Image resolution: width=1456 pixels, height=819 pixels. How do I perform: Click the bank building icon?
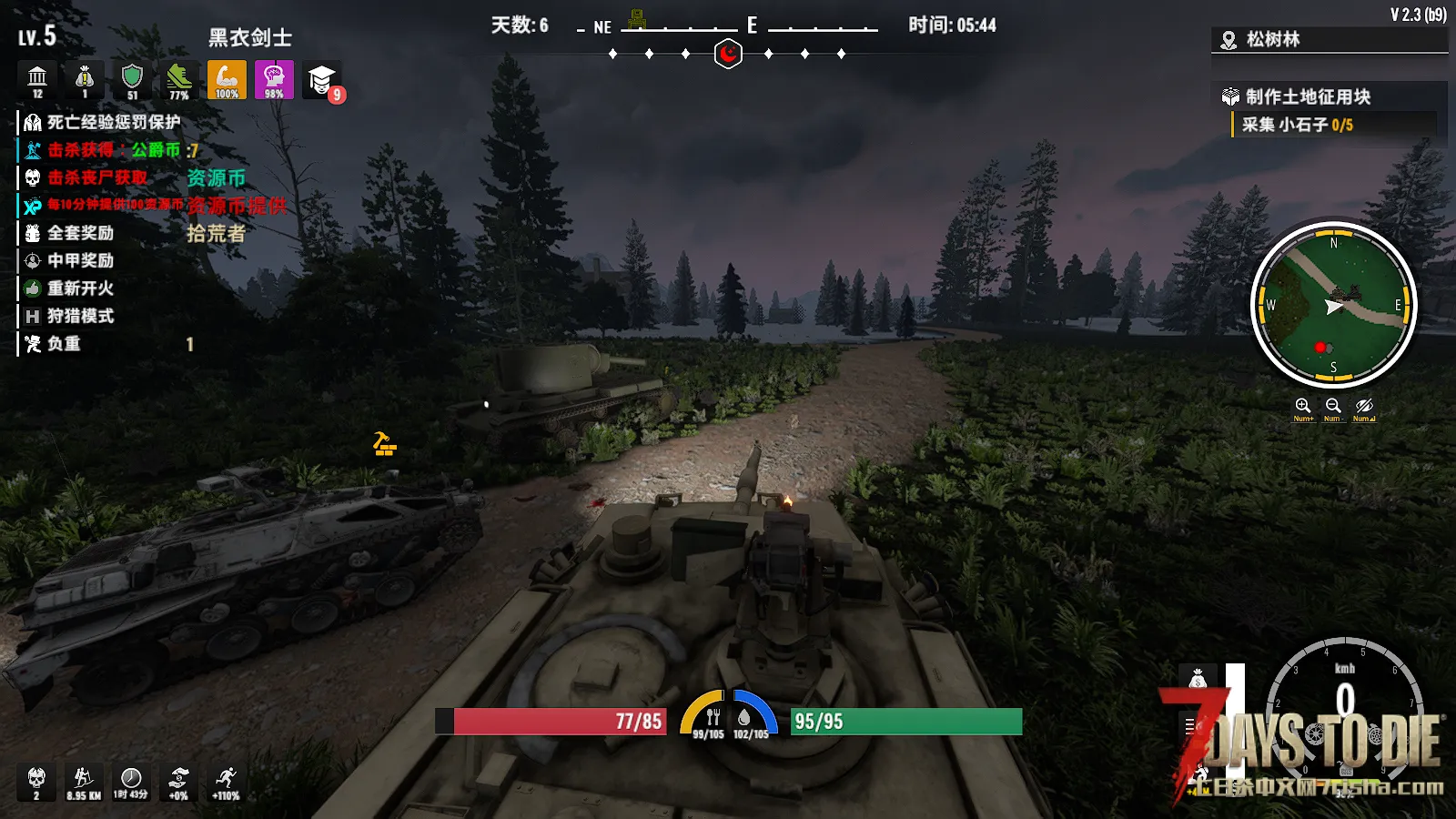click(x=37, y=80)
